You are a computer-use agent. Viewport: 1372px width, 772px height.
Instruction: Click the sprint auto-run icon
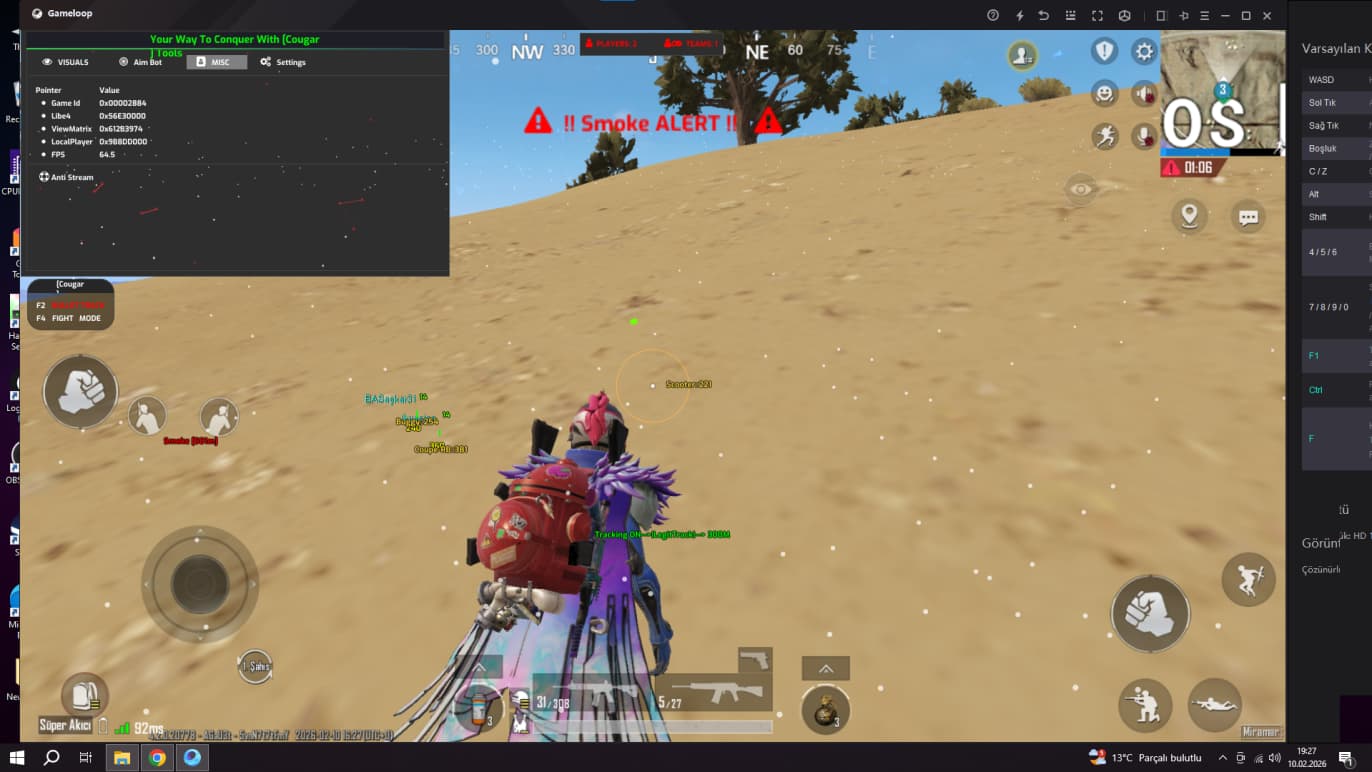point(1104,137)
